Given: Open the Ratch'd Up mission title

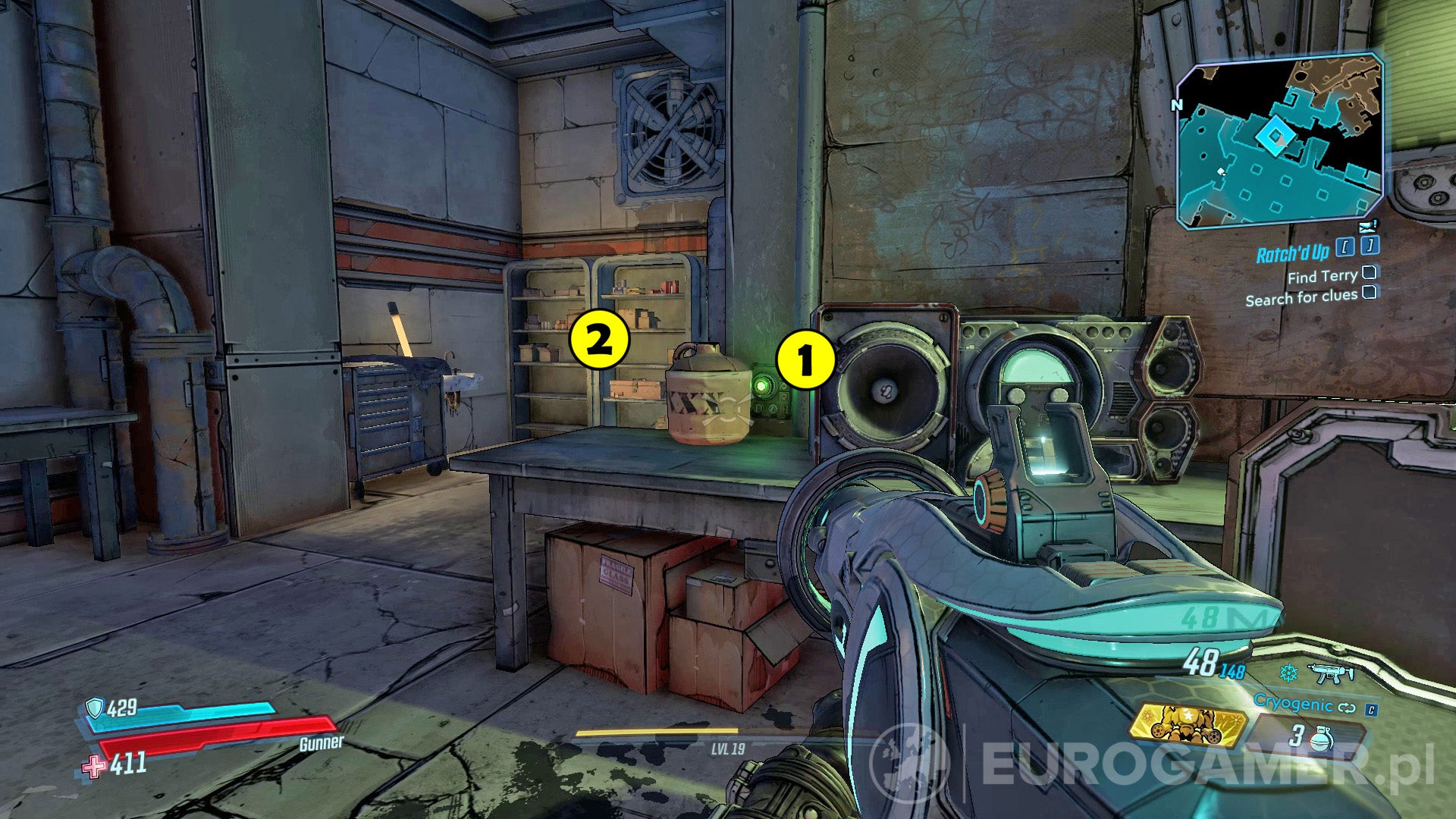Looking at the screenshot, I should [1293, 252].
